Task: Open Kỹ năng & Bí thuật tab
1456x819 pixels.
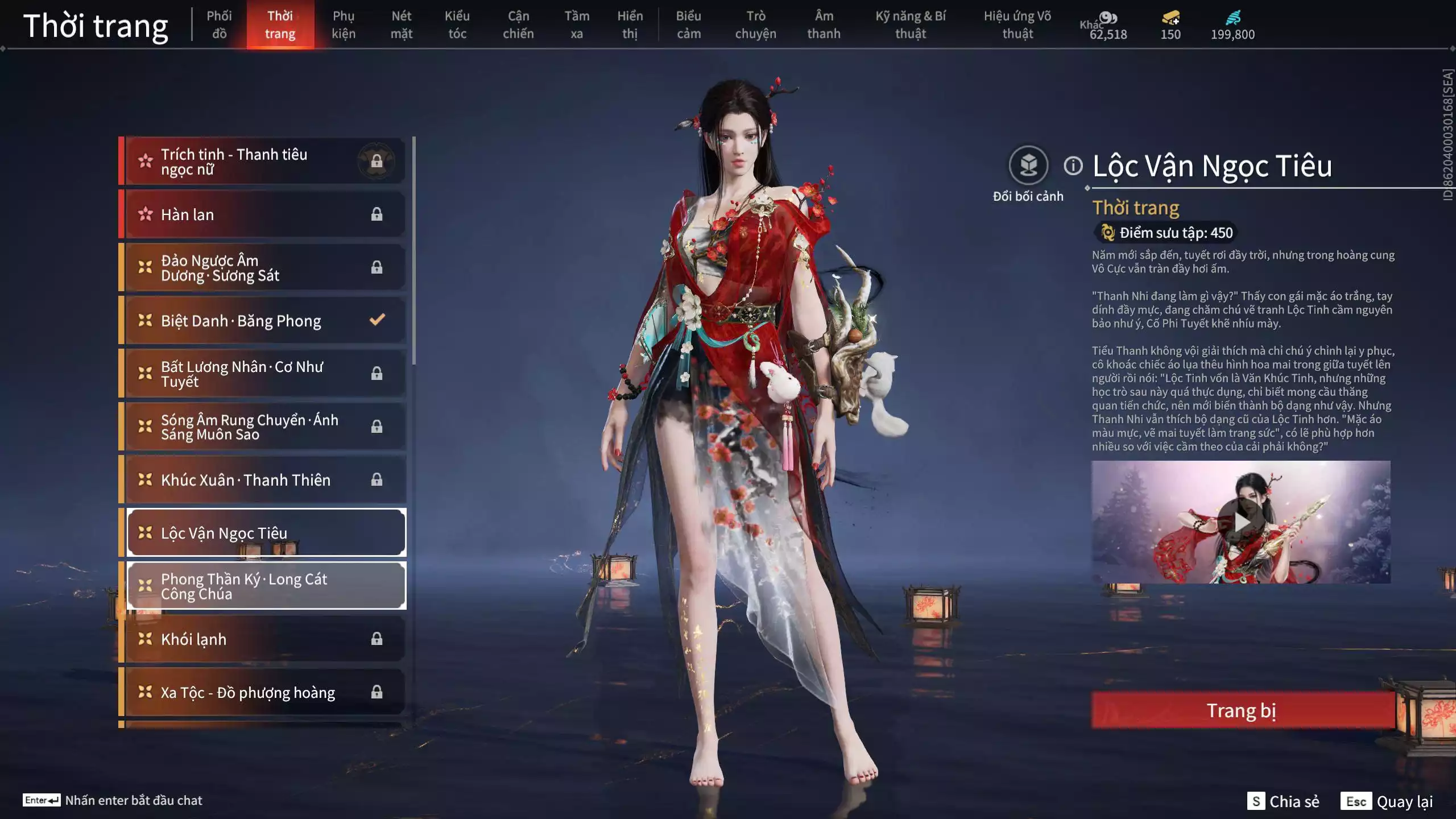Action: coord(910,24)
